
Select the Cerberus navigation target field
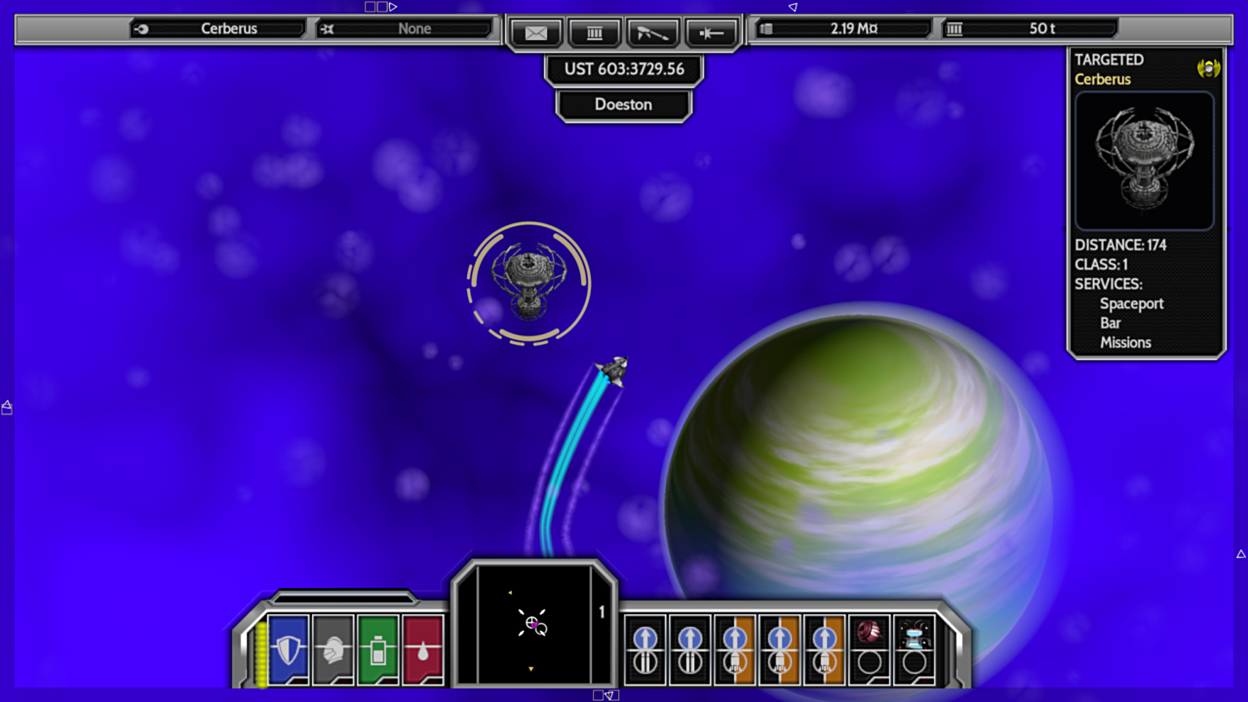pos(218,29)
